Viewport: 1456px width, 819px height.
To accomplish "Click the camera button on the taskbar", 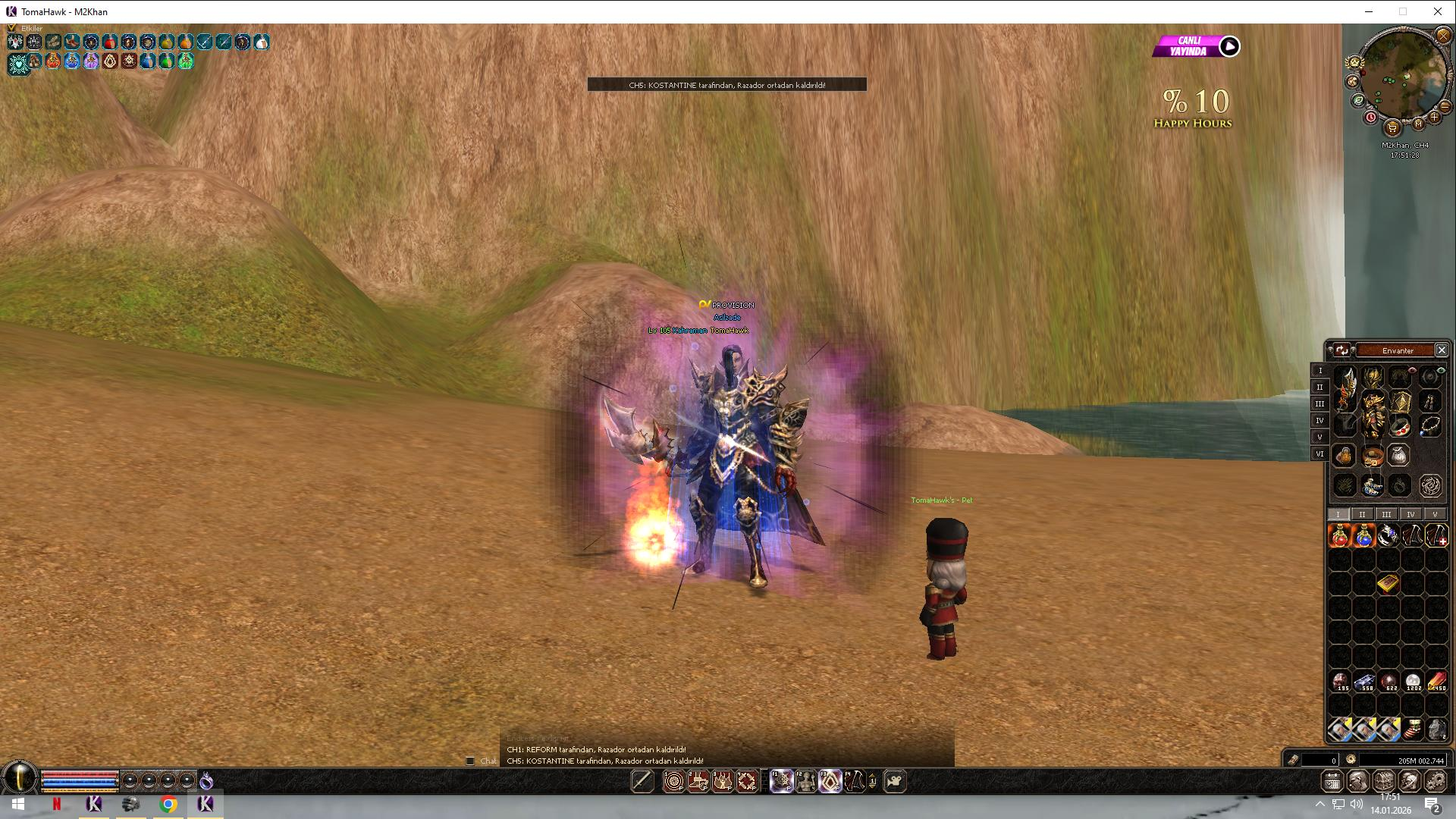I will [x=895, y=781].
